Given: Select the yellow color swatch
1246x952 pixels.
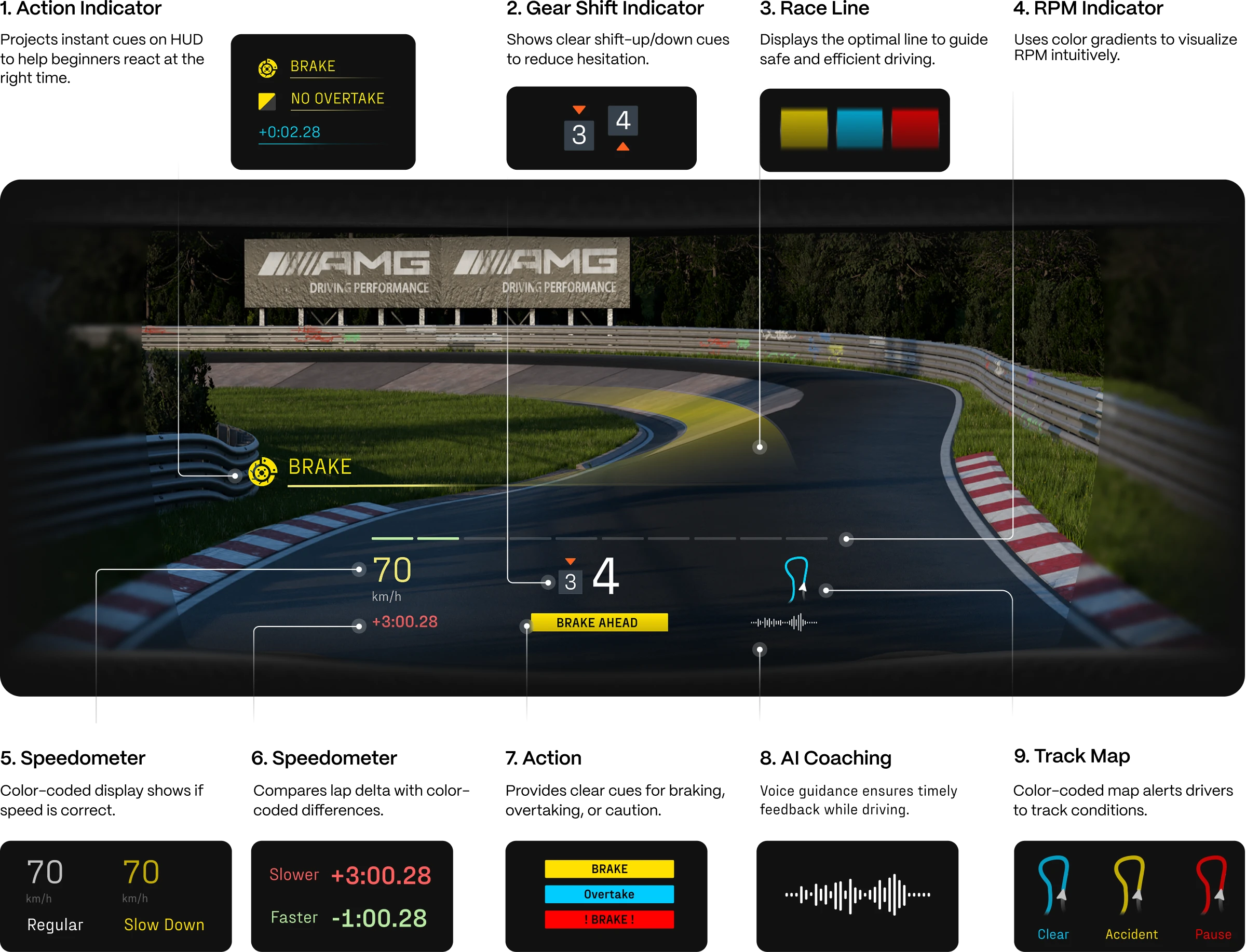Looking at the screenshot, I should tap(804, 129).
